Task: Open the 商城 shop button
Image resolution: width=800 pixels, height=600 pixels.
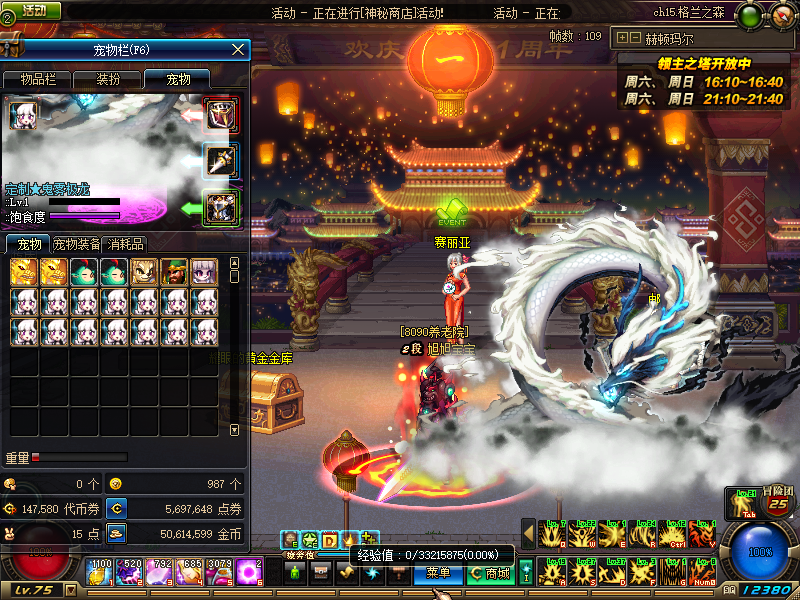Action: coord(491,573)
